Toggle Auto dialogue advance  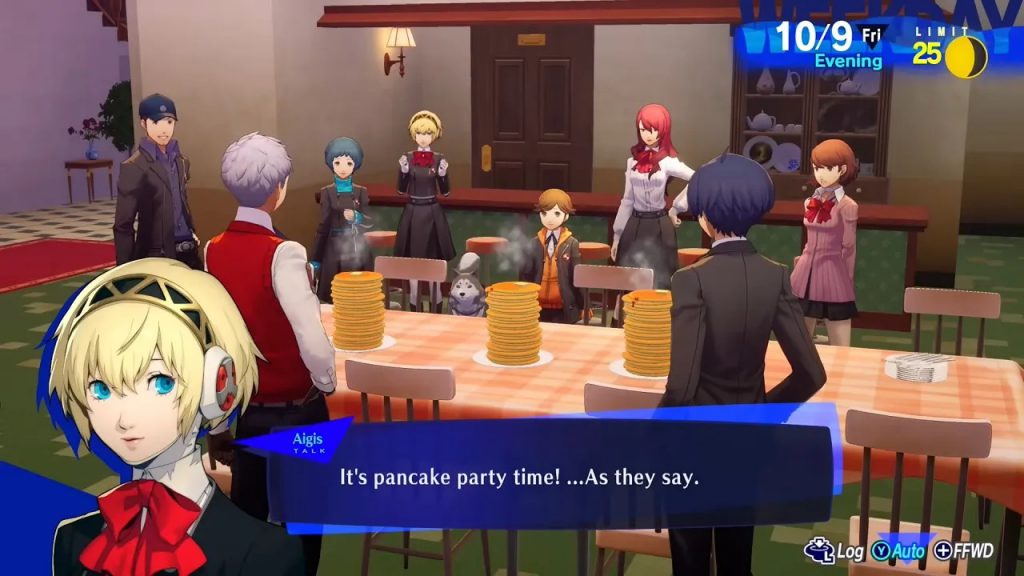coord(897,551)
